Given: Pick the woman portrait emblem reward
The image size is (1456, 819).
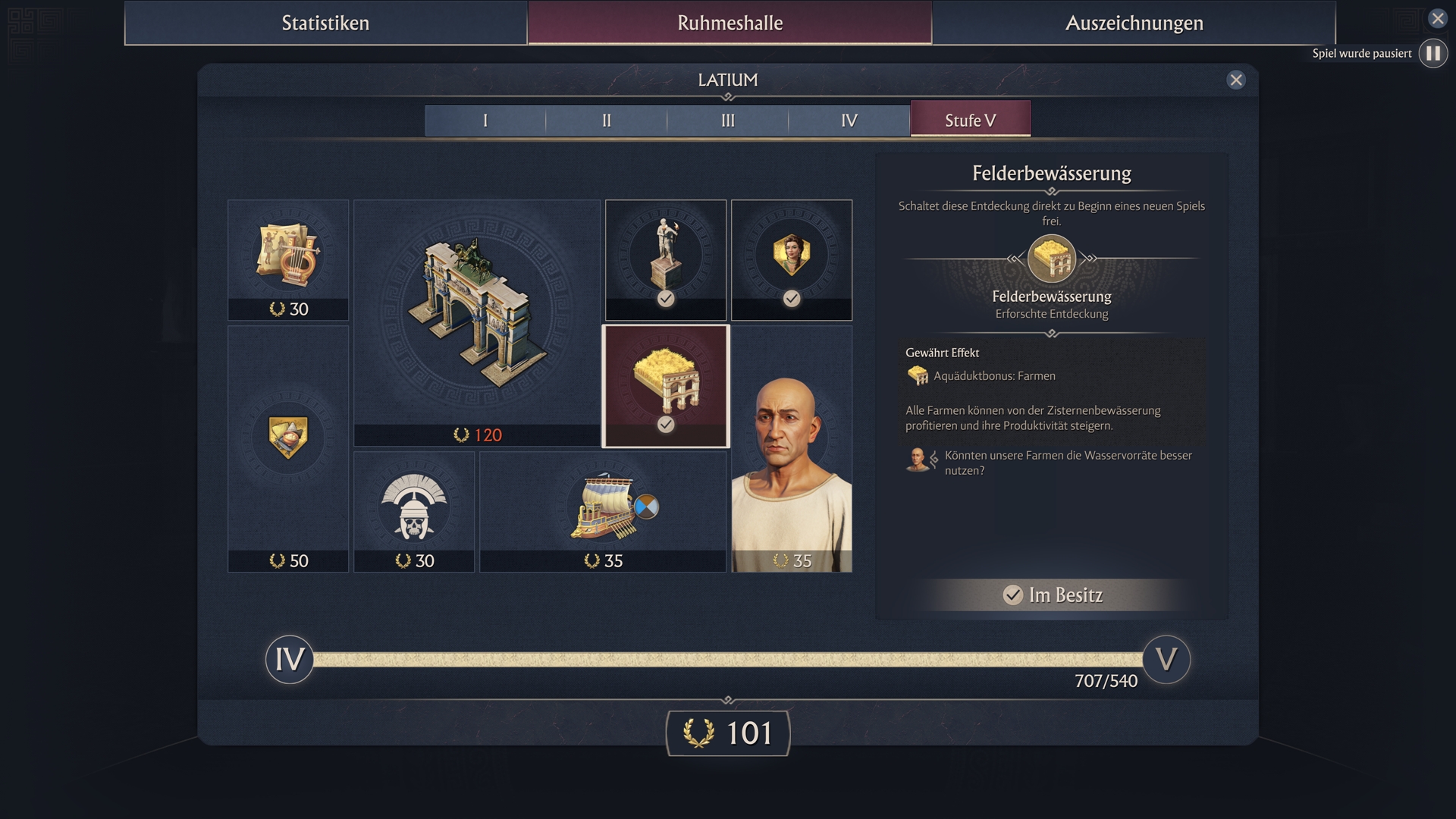Looking at the screenshot, I should point(792,259).
